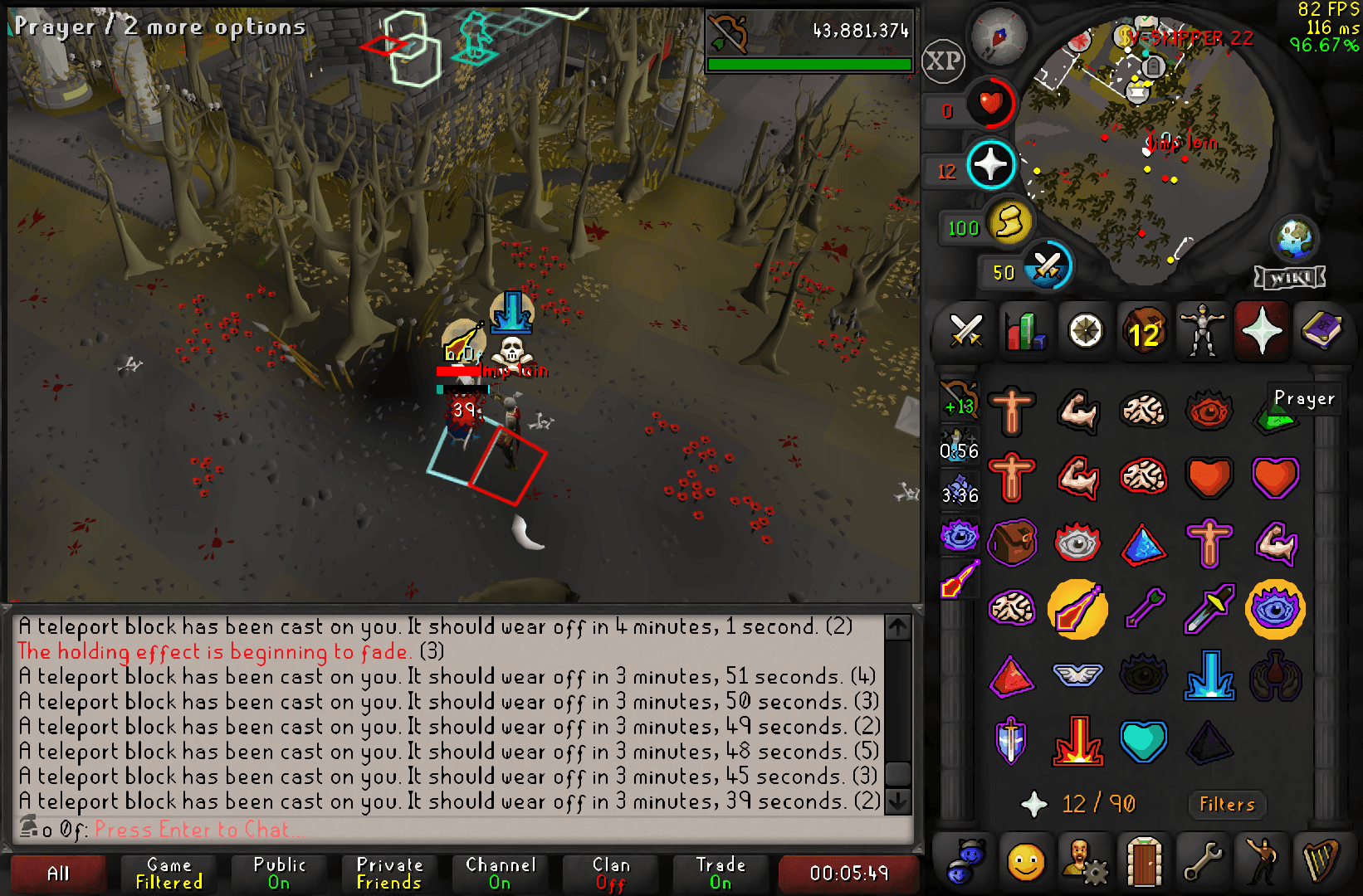The width and height of the screenshot is (1363, 896).
Task: Open the inventory tab showing 12 items
Action: pos(1145,331)
